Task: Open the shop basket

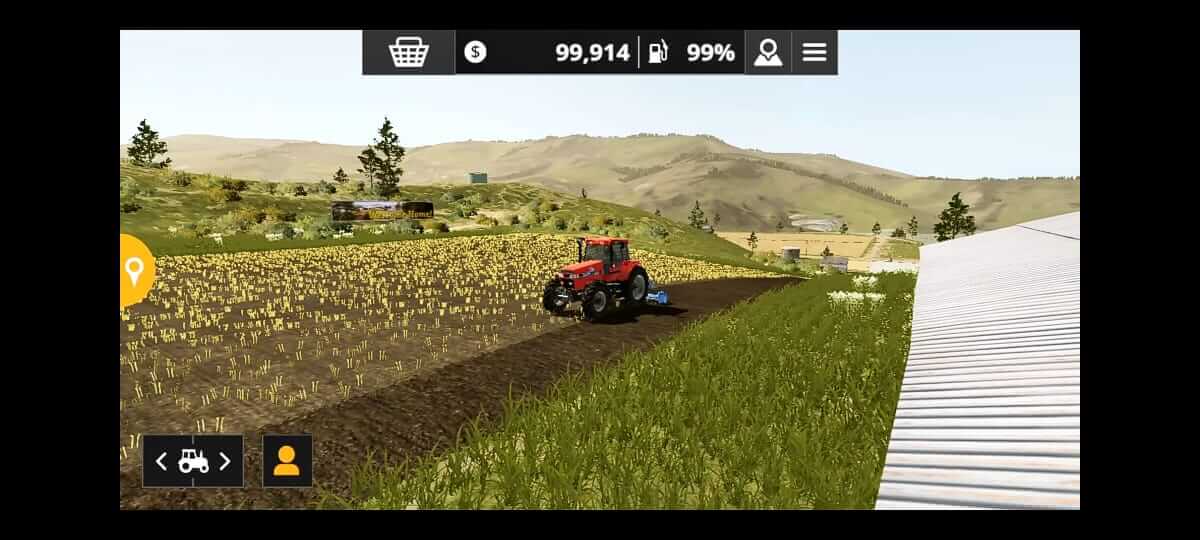Action: click(408, 53)
